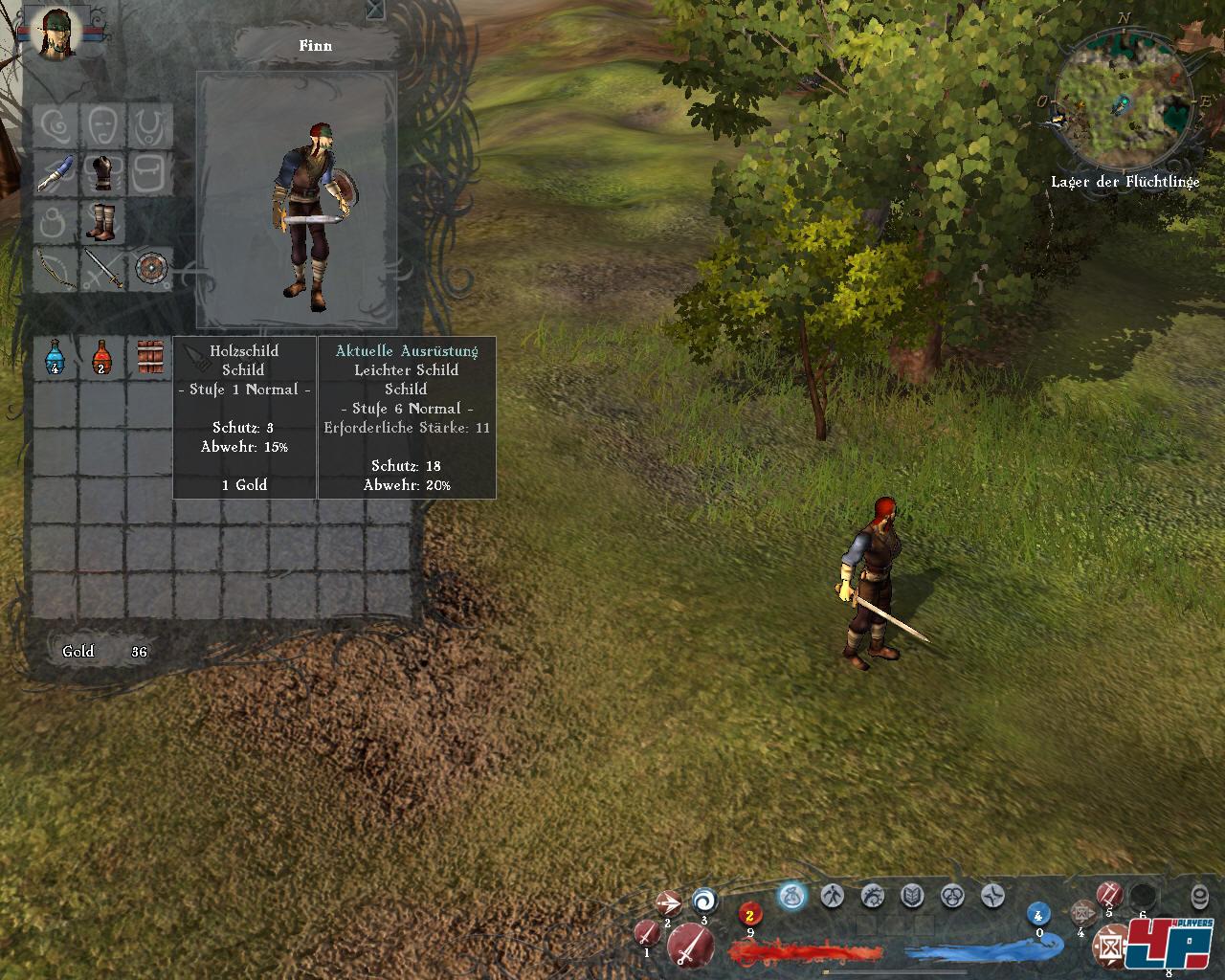
Task: Select the large sword attack icon
Action: coord(689,946)
